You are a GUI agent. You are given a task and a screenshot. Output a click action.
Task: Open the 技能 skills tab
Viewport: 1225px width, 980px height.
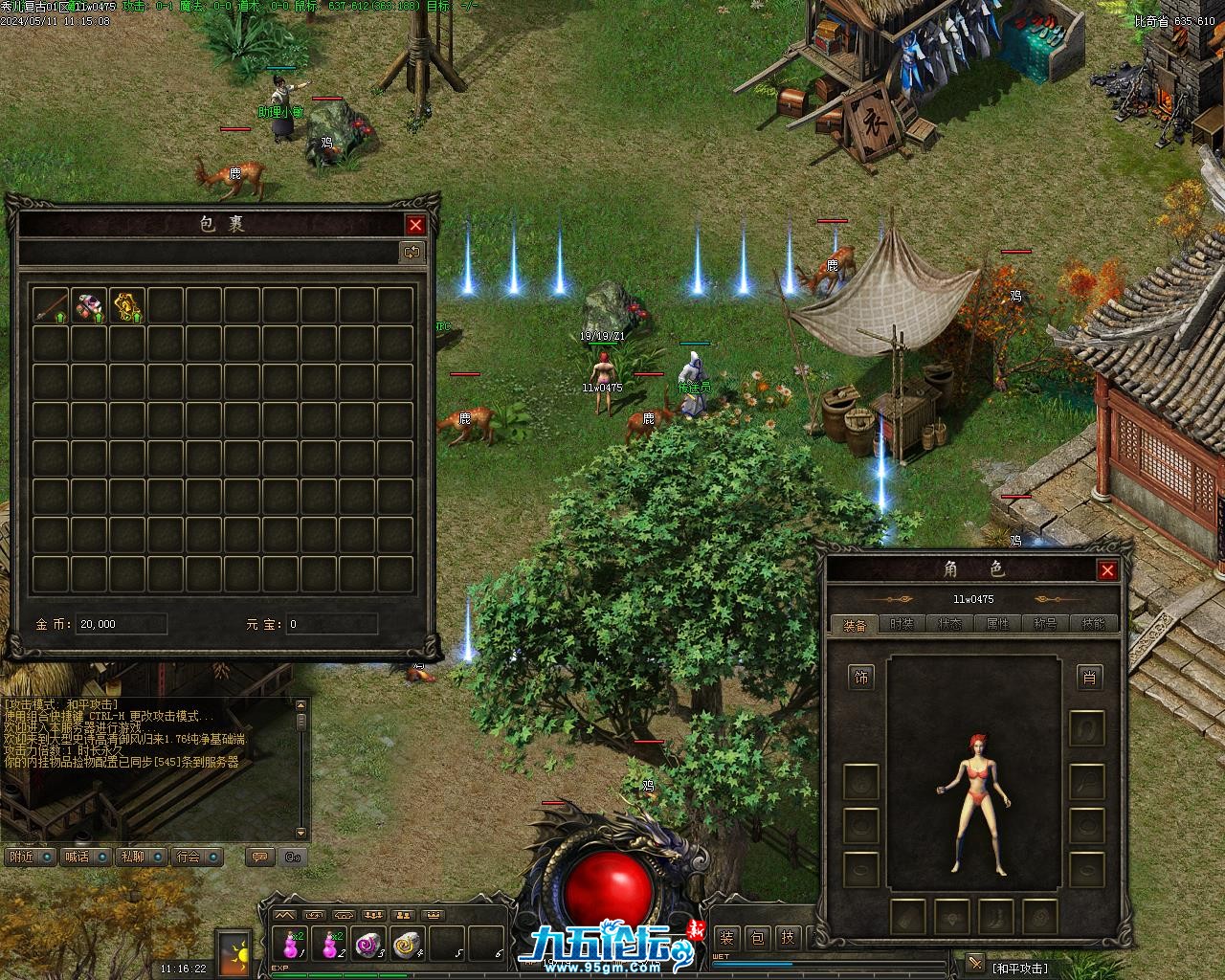point(1093,624)
